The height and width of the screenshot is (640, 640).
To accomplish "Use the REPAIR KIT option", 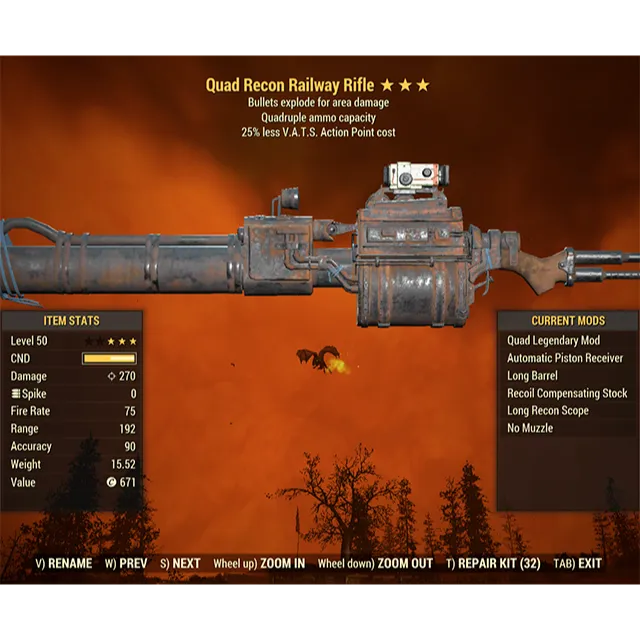I will [x=493, y=564].
